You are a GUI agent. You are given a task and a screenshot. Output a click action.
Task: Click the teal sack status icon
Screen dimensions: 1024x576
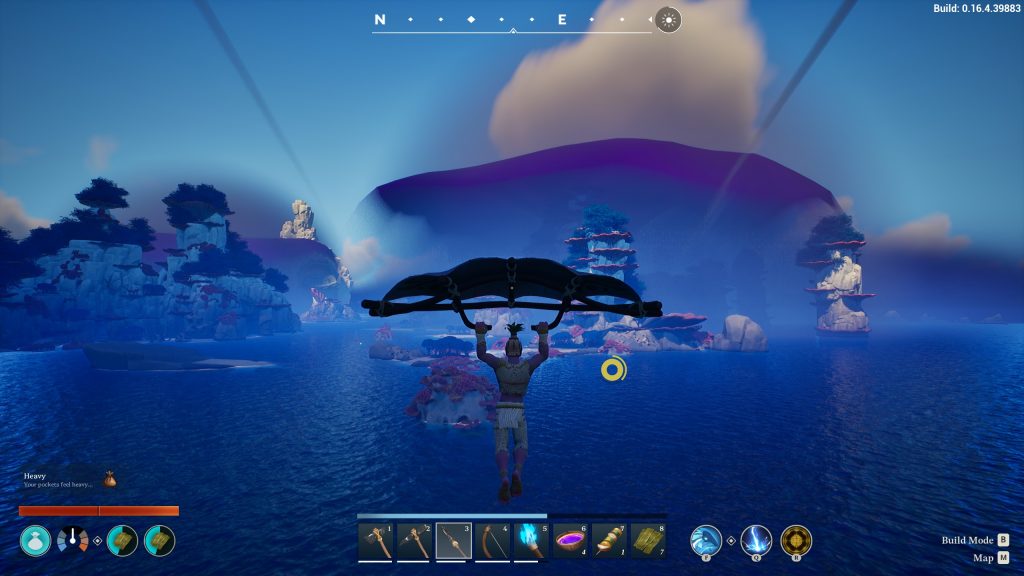35,541
